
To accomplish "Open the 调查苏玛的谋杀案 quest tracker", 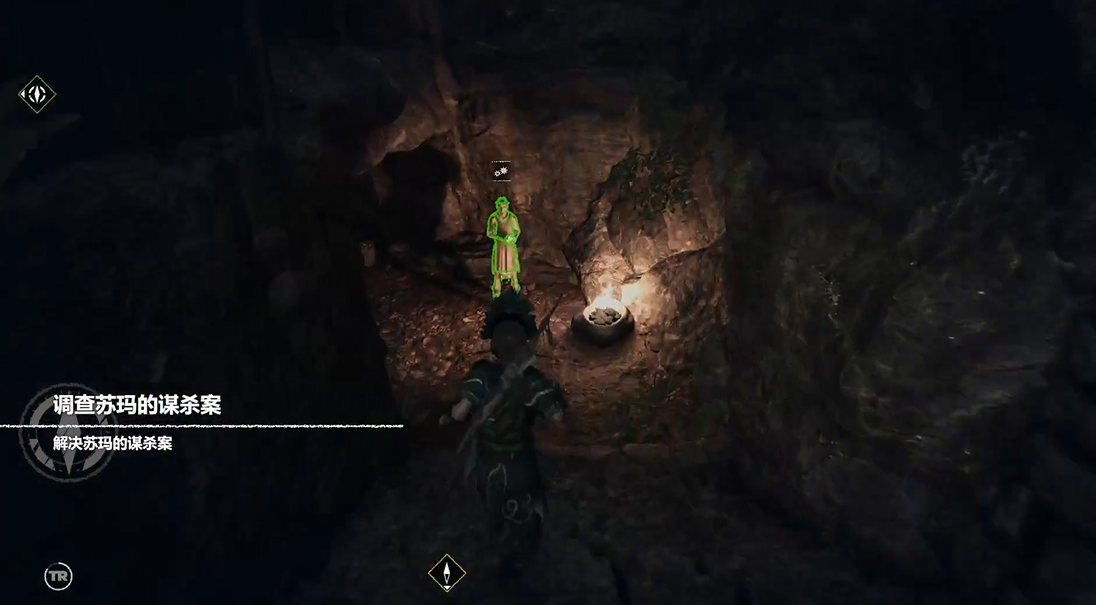I will 137,405.
